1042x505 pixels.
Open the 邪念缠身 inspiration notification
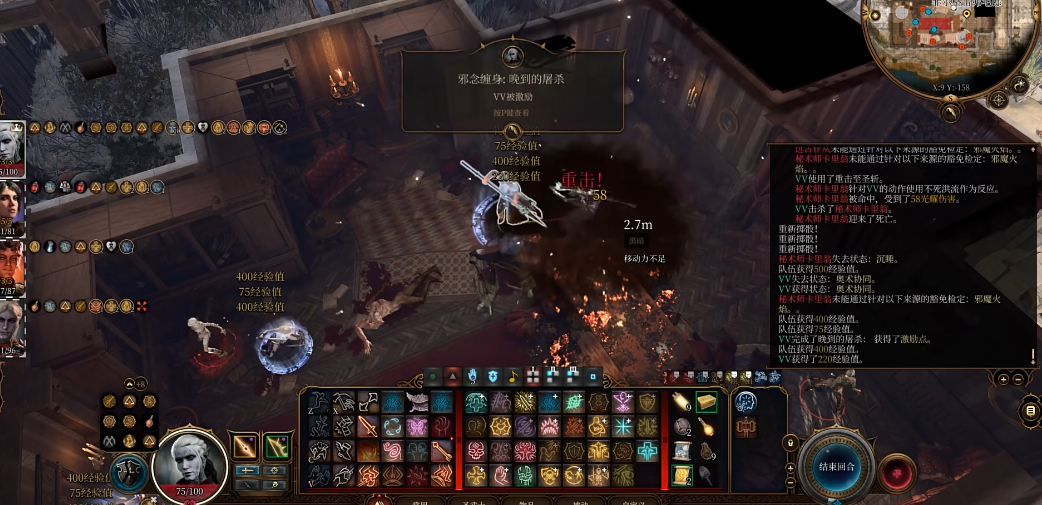(513, 91)
